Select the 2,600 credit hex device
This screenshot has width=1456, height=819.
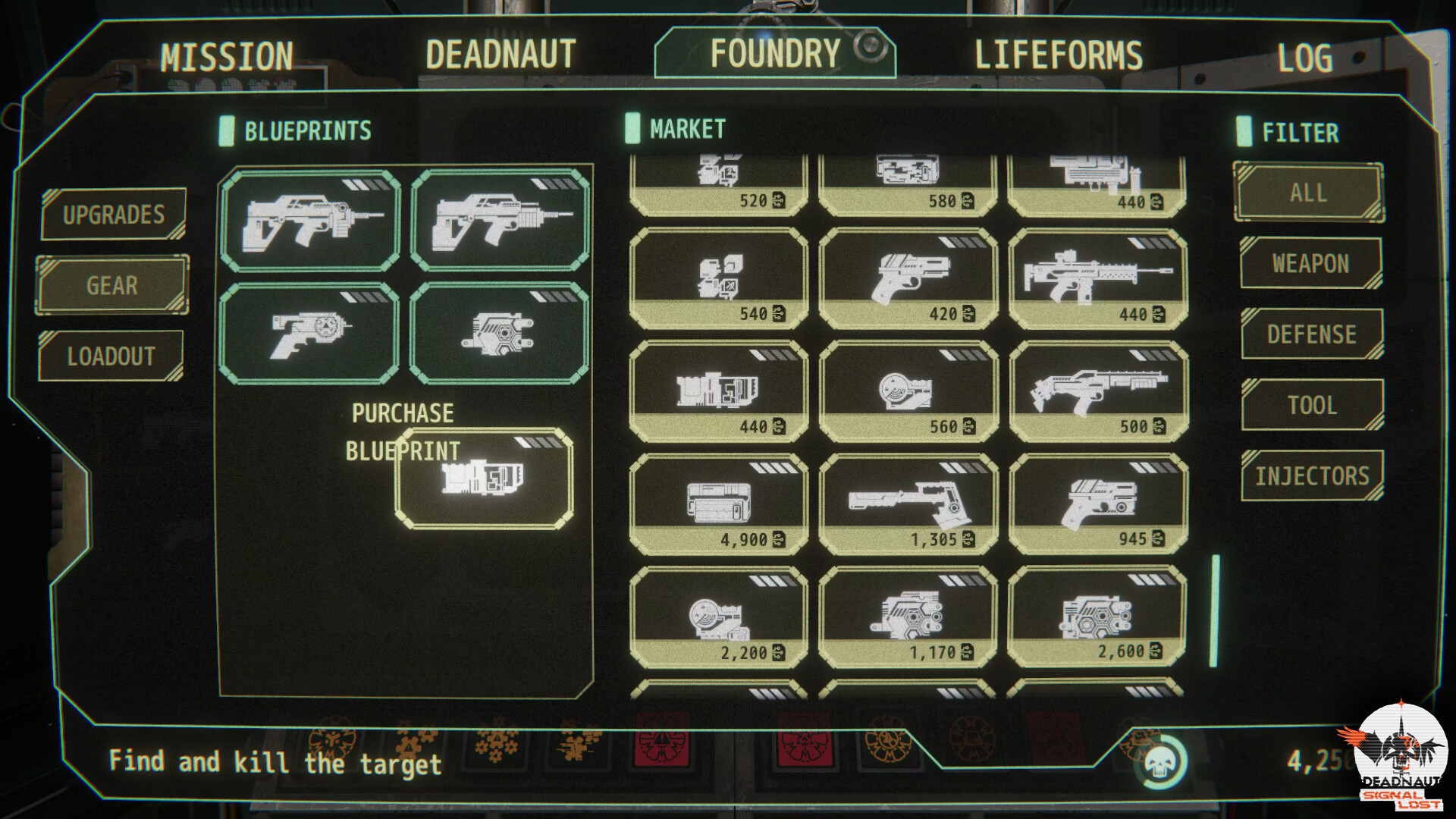click(x=1100, y=612)
